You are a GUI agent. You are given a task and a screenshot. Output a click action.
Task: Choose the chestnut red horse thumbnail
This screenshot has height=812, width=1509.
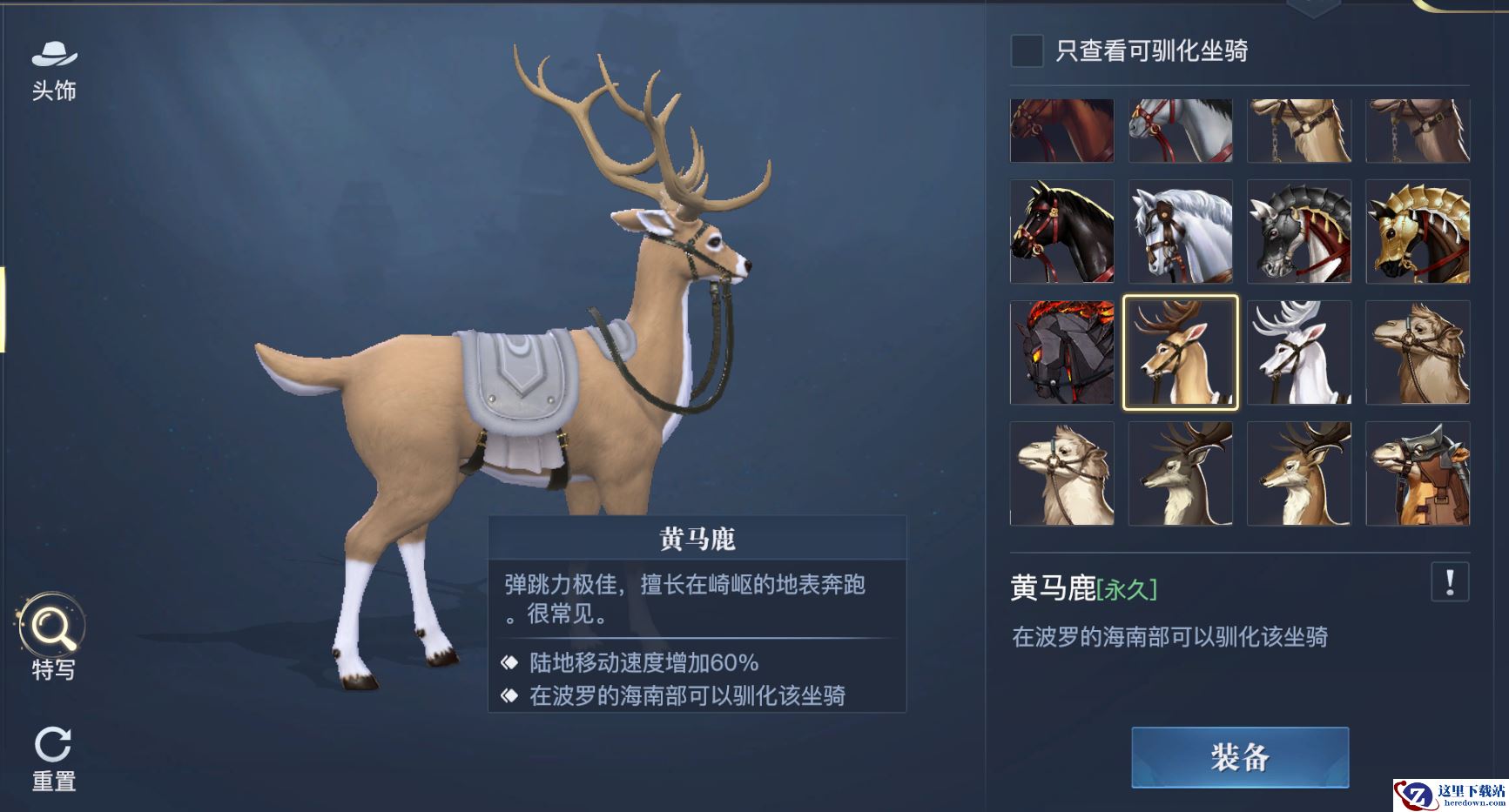coord(1061,131)
